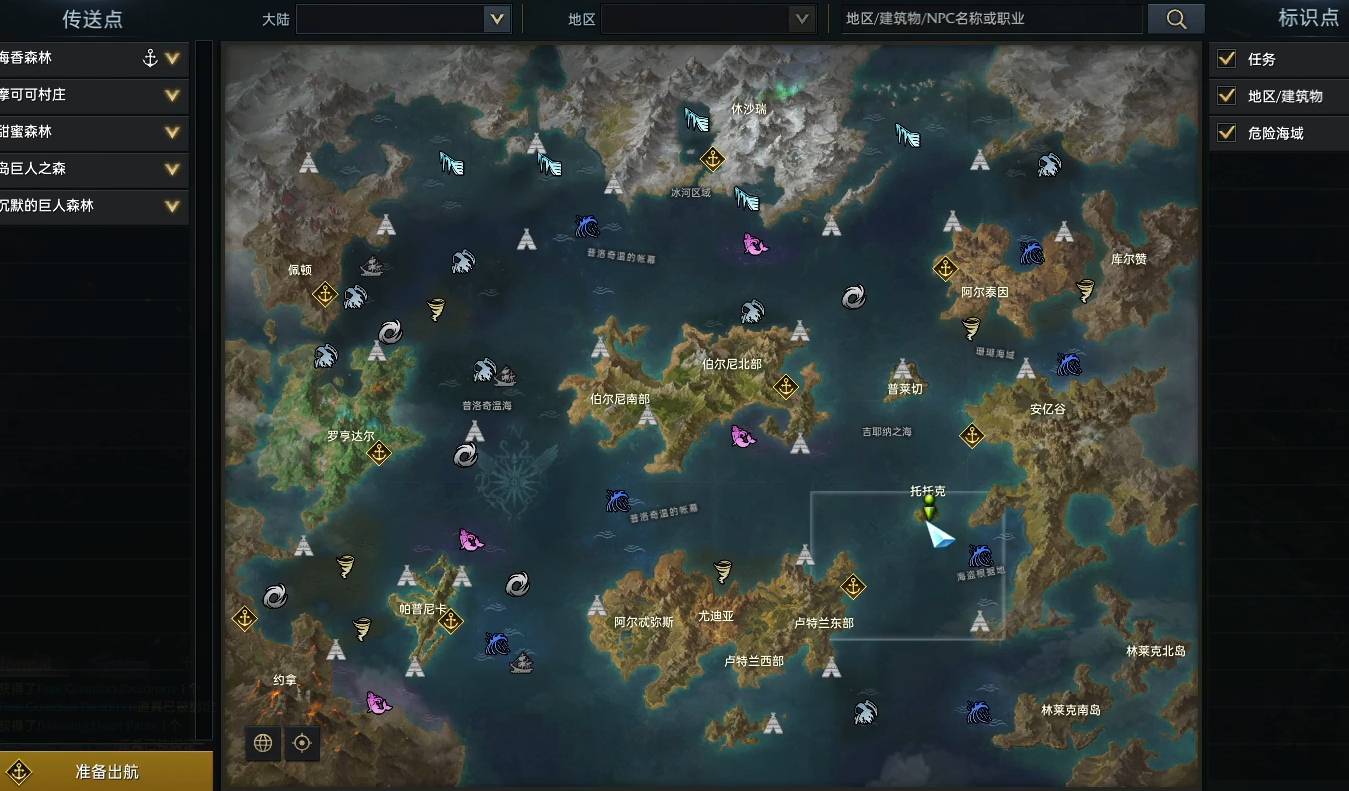Select the port anchor icon near 阿尔泰因
The width and height of the screenshot is (1349, 791).
point(946,269)
